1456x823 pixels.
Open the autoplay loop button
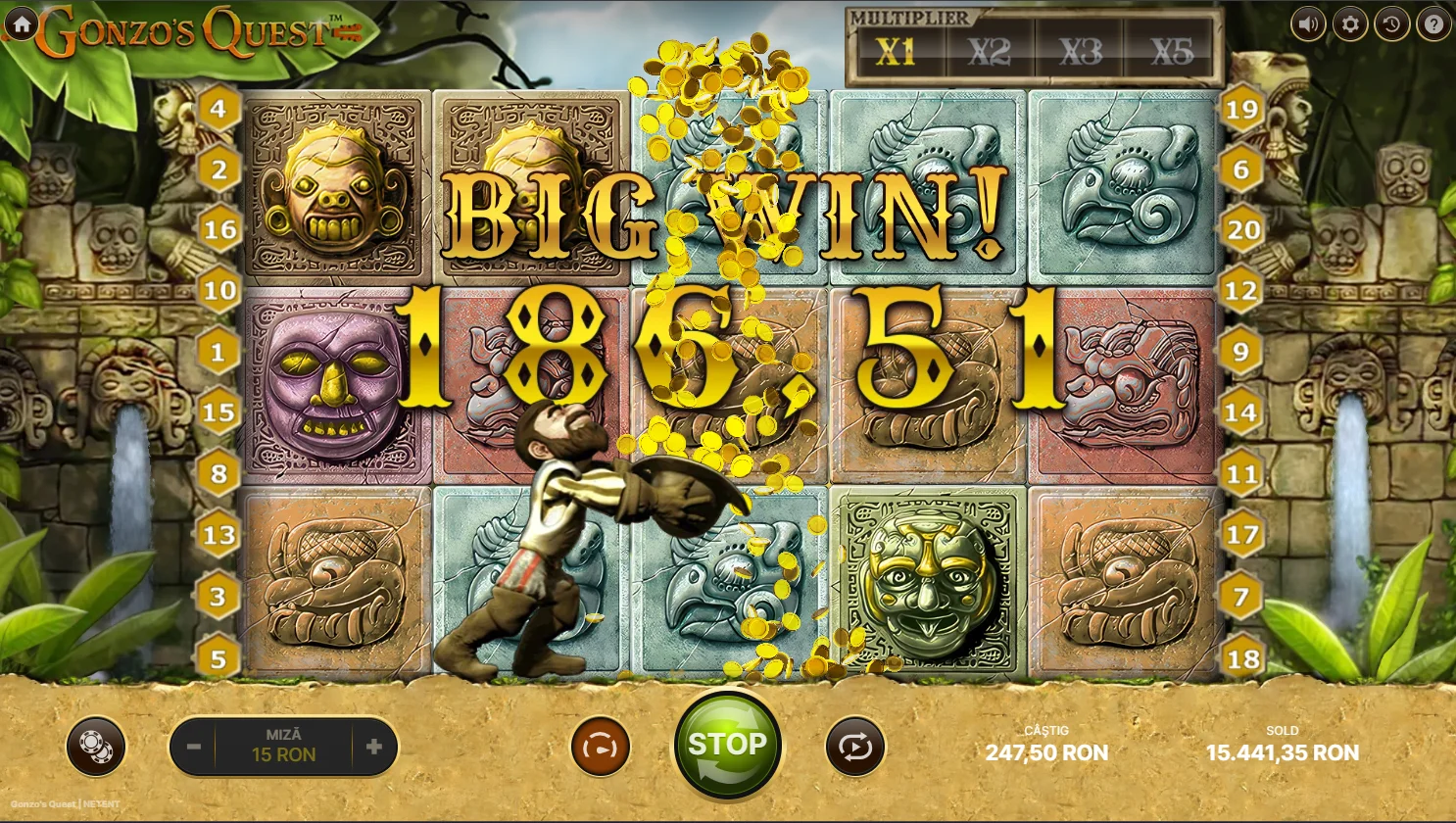point(854,747)
